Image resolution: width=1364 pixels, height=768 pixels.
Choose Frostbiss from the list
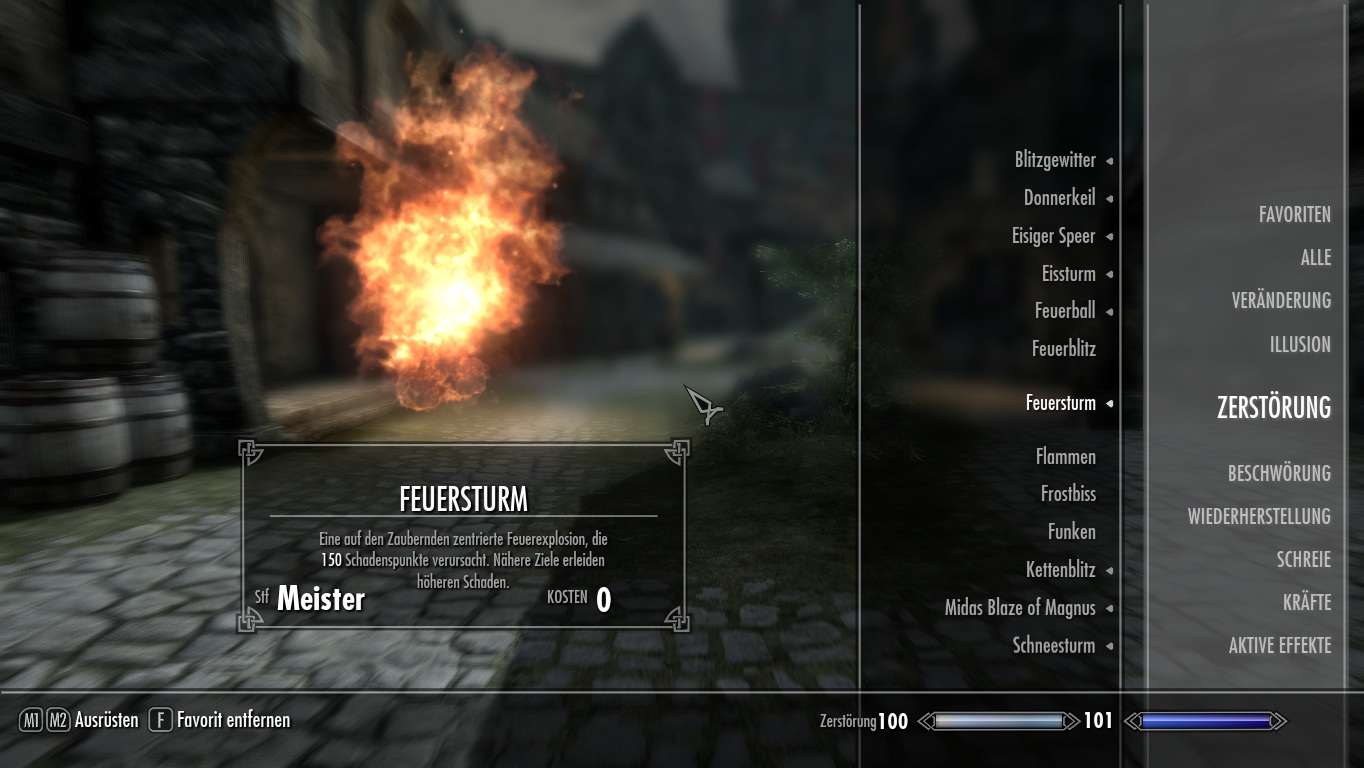[1068, 494]
